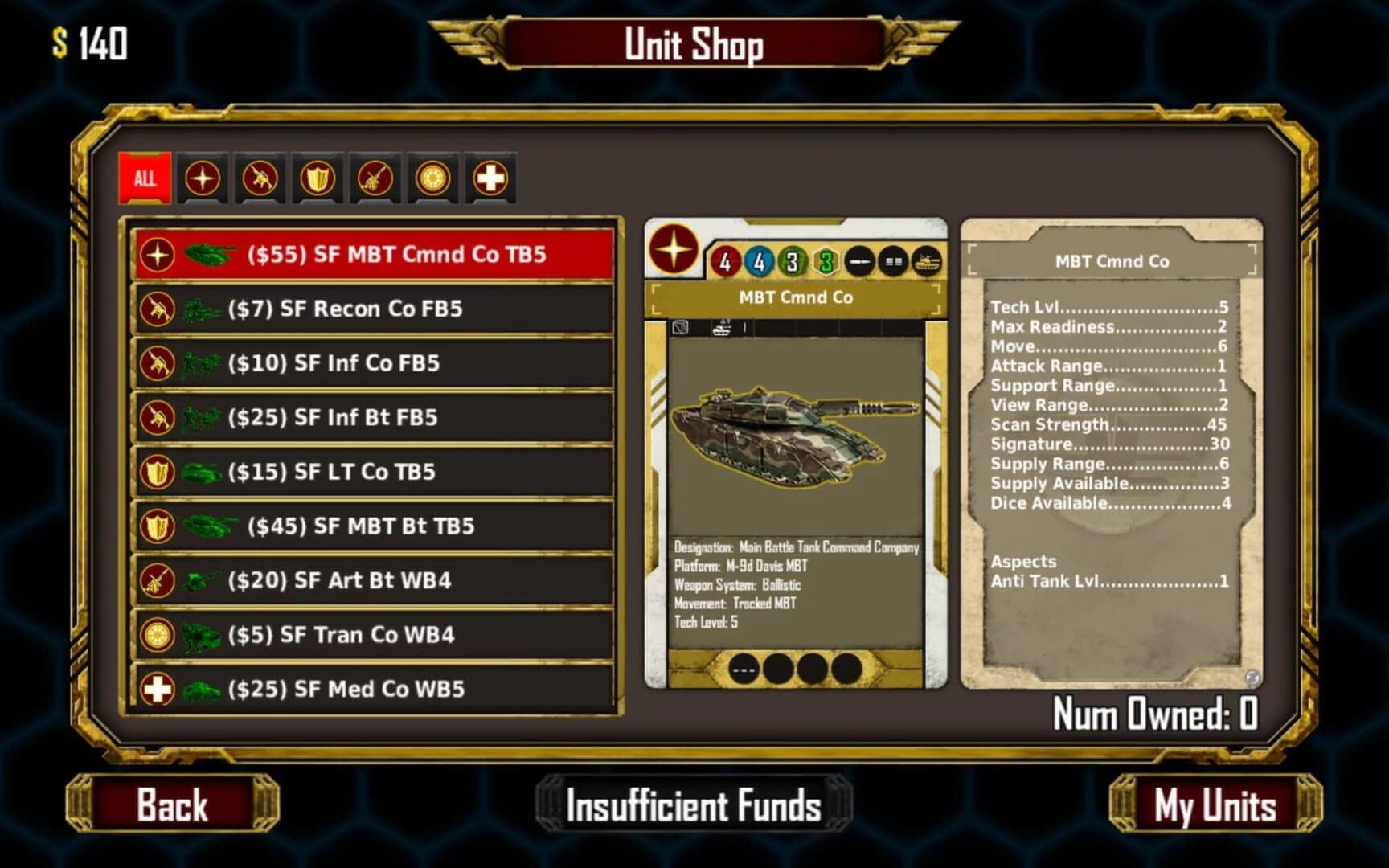View the MBT Cmnd Co card title bar
Image resolution: width=1389 pixels, height=868 pixels.
pyautogui.click(x=795, y=297)
